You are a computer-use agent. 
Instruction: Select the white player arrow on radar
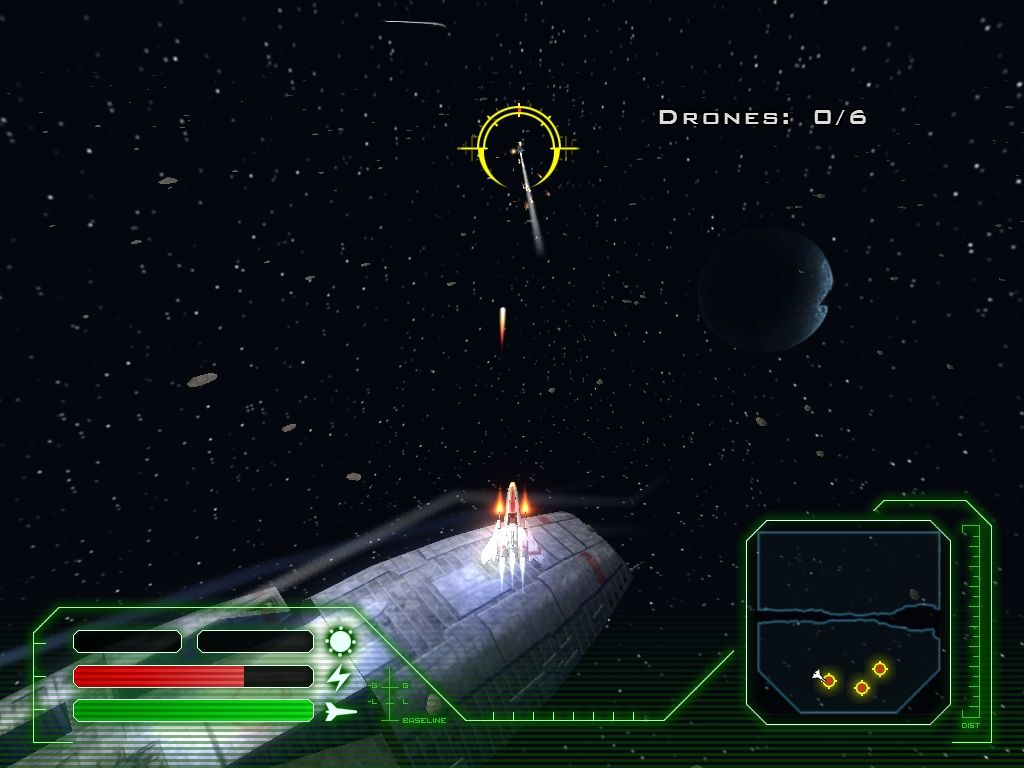(x=818, y=675)
